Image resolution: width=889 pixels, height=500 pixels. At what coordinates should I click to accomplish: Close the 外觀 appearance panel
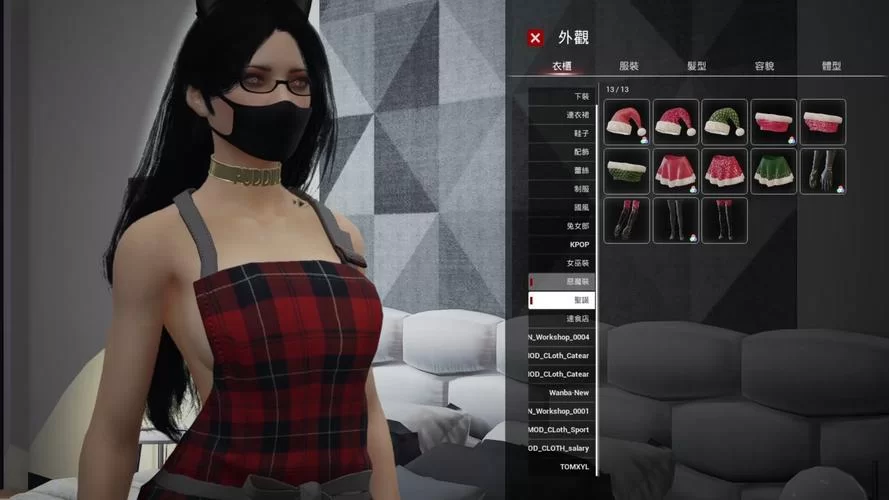(x=536, y=38)
